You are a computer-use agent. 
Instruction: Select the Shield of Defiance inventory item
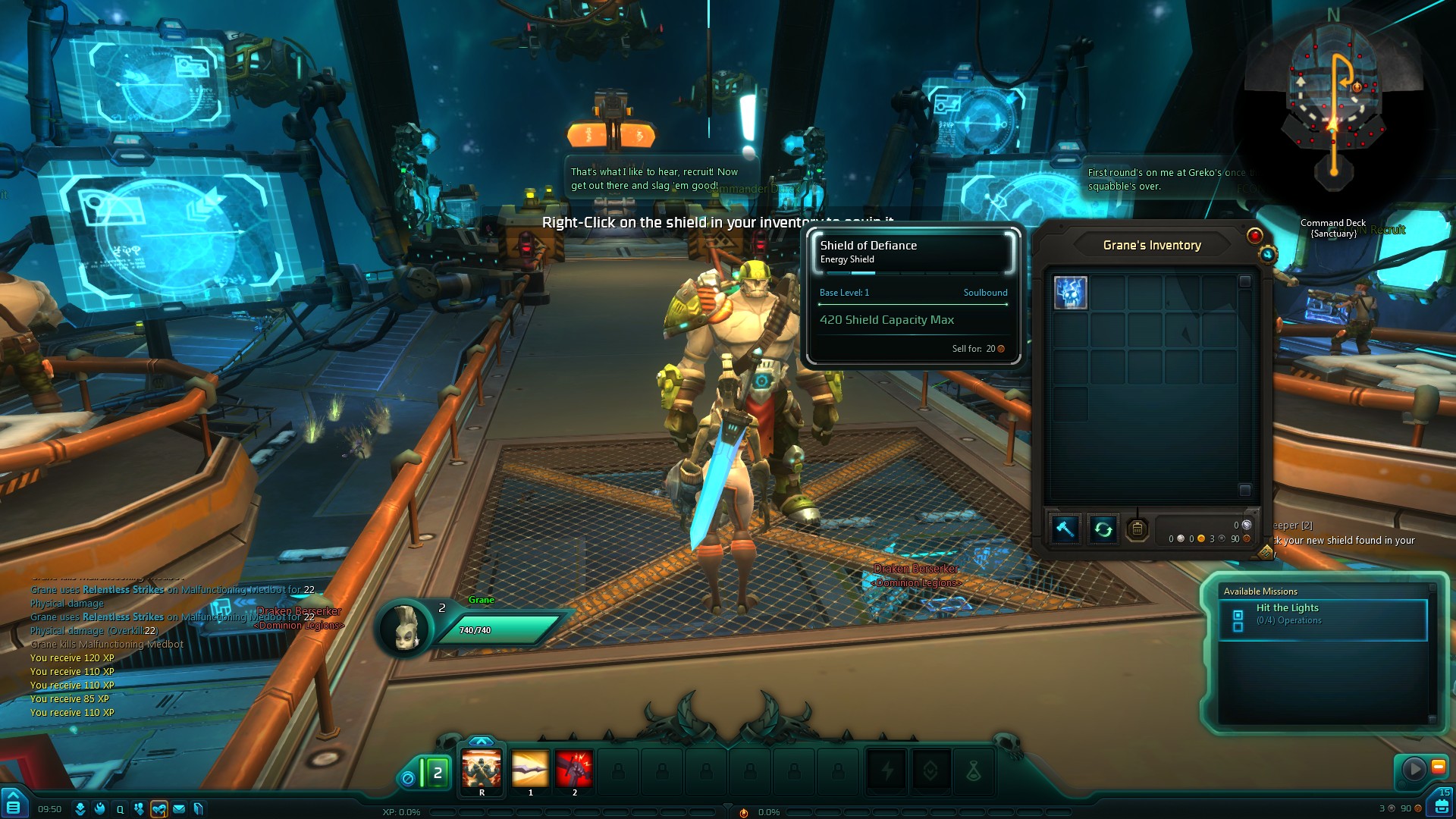coord(1070,293)
